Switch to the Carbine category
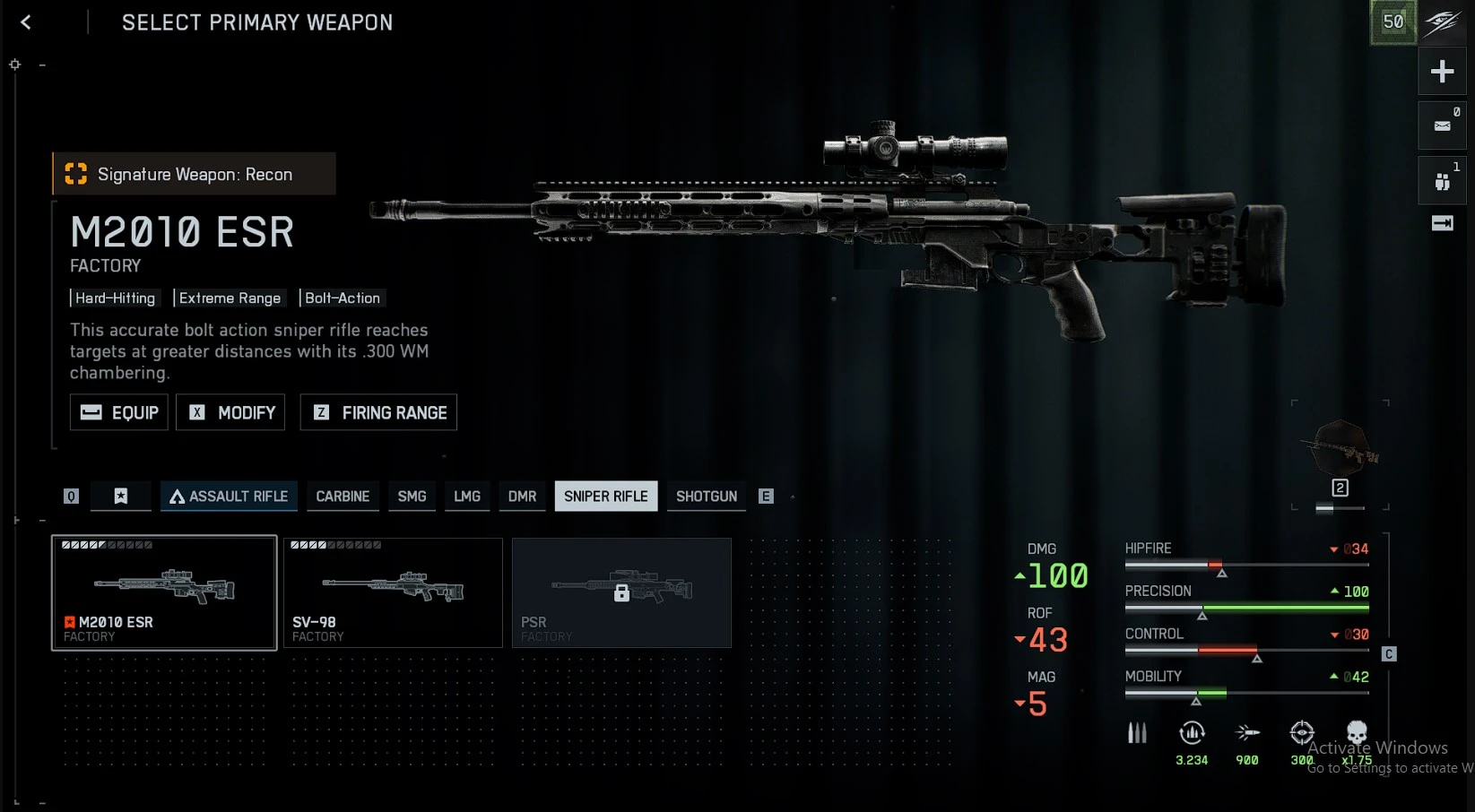Viewport: 1475px width, 812px height. 343,497
